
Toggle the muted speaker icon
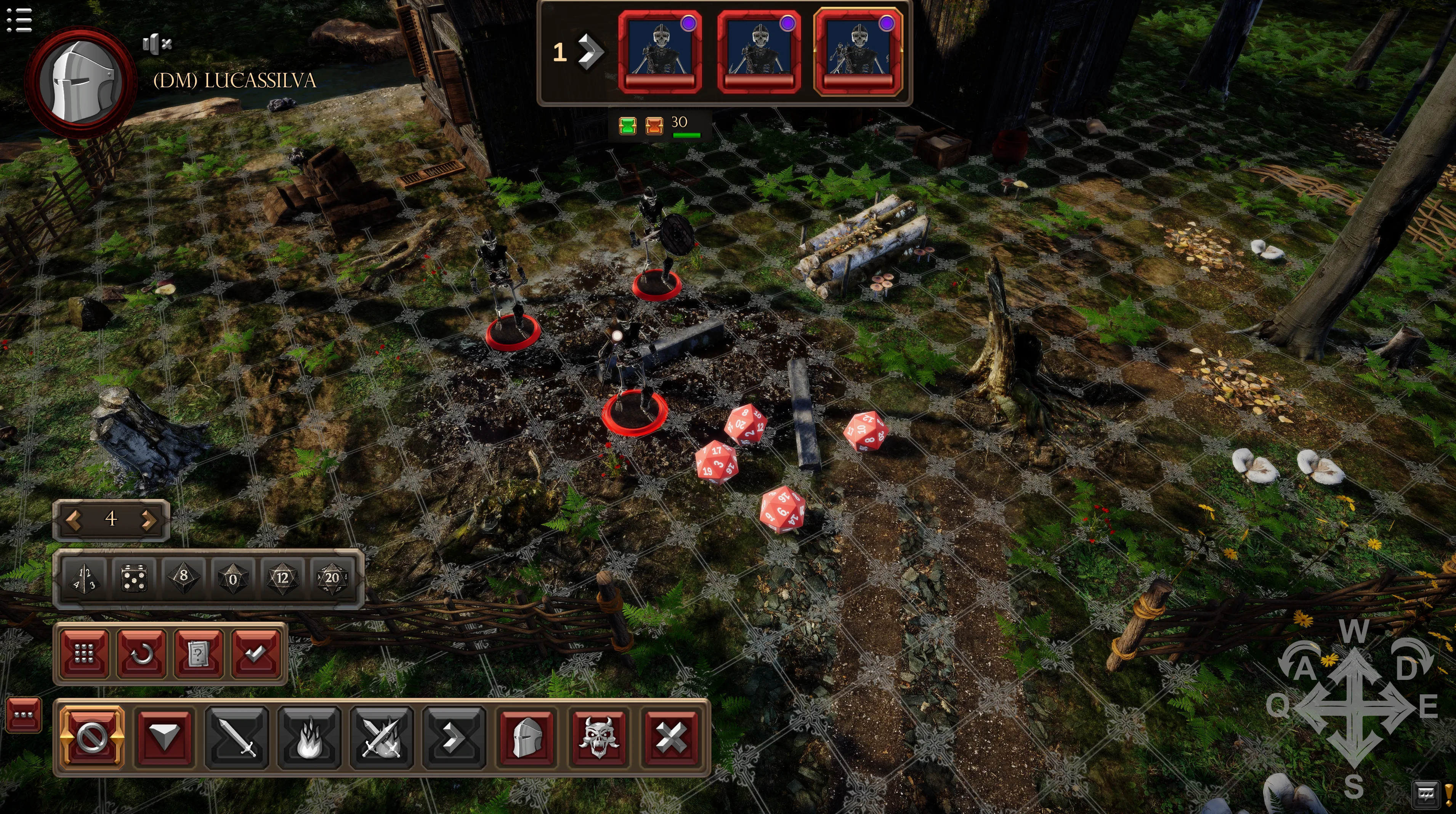[x=157, y=43]
